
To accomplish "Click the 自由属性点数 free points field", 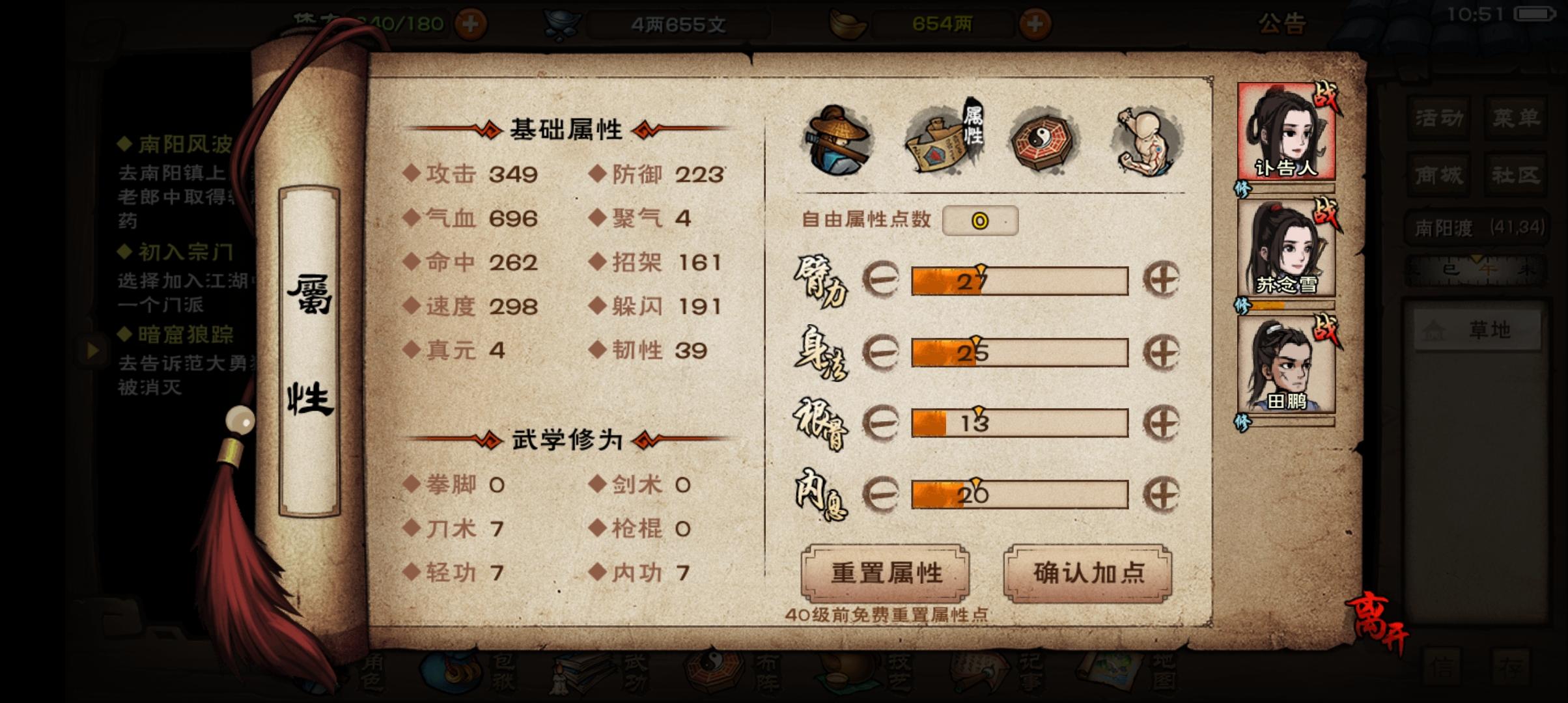I will pyautogui.click(x=981, y=221).
